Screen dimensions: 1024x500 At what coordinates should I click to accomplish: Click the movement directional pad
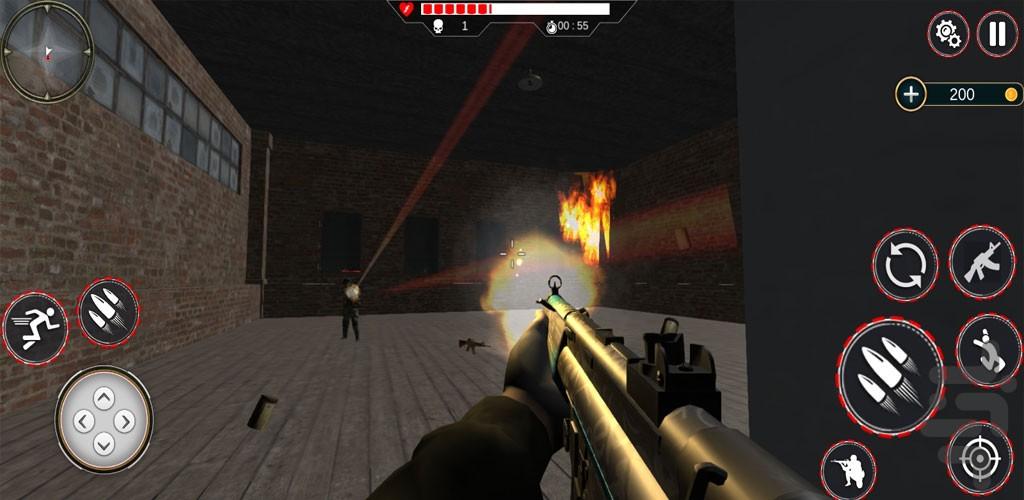[104, 419]
